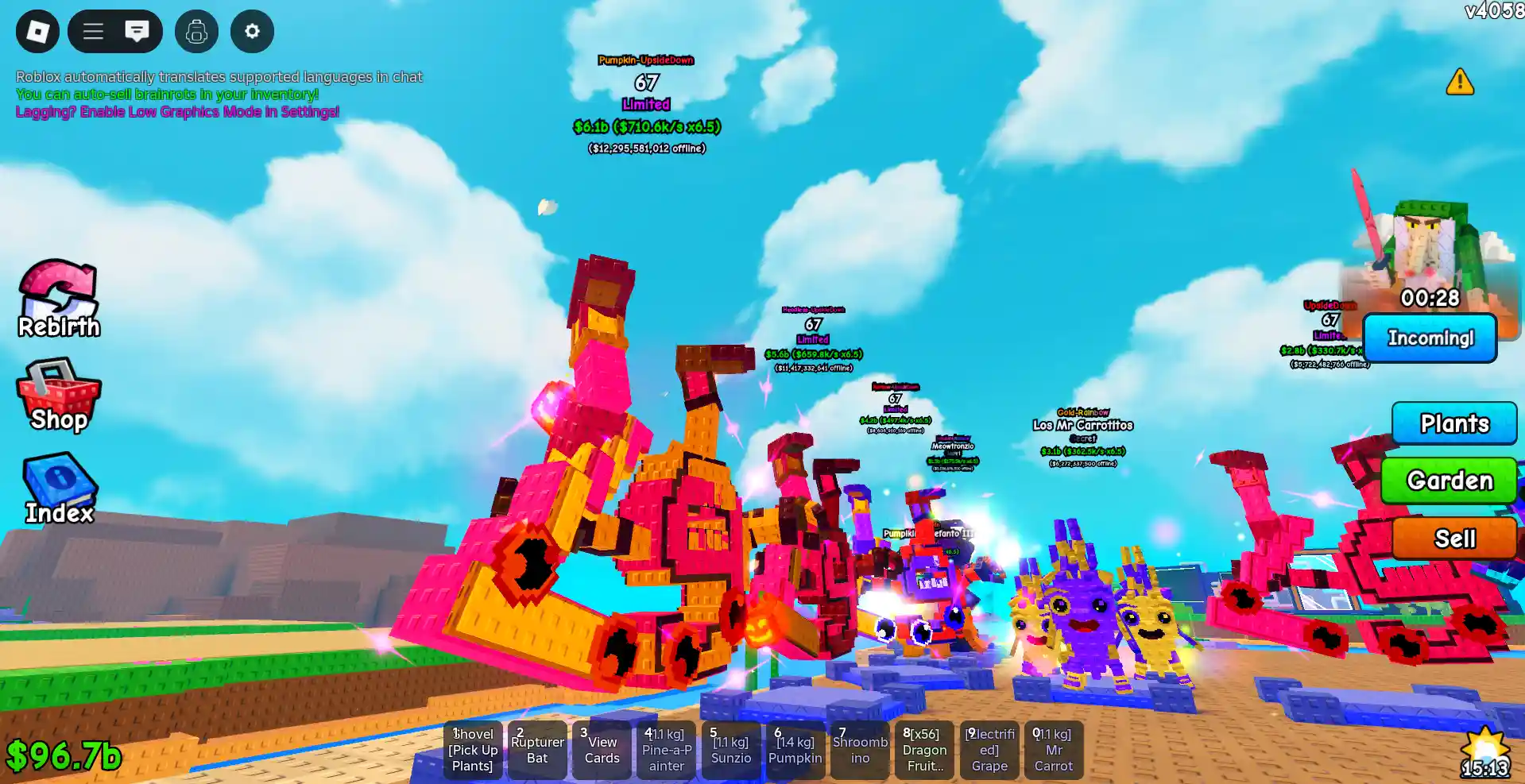Screen dimensions: 1525x784
Task: Open the Index book
Action: (58, 488)
